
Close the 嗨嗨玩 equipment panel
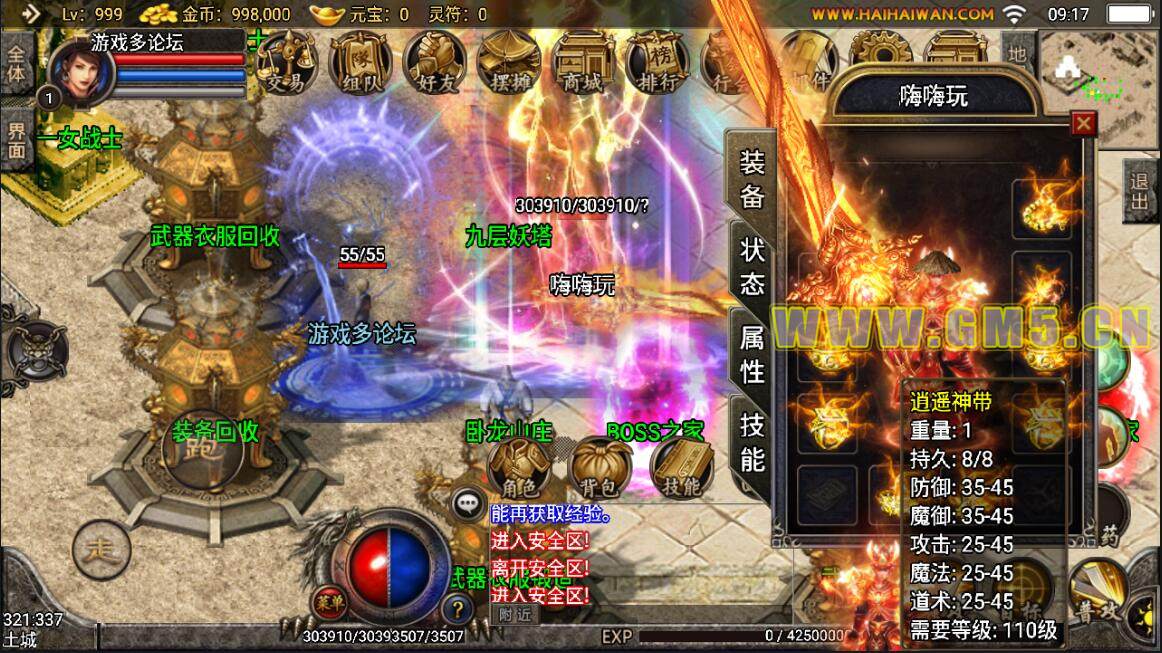[x=1083, y=124]
